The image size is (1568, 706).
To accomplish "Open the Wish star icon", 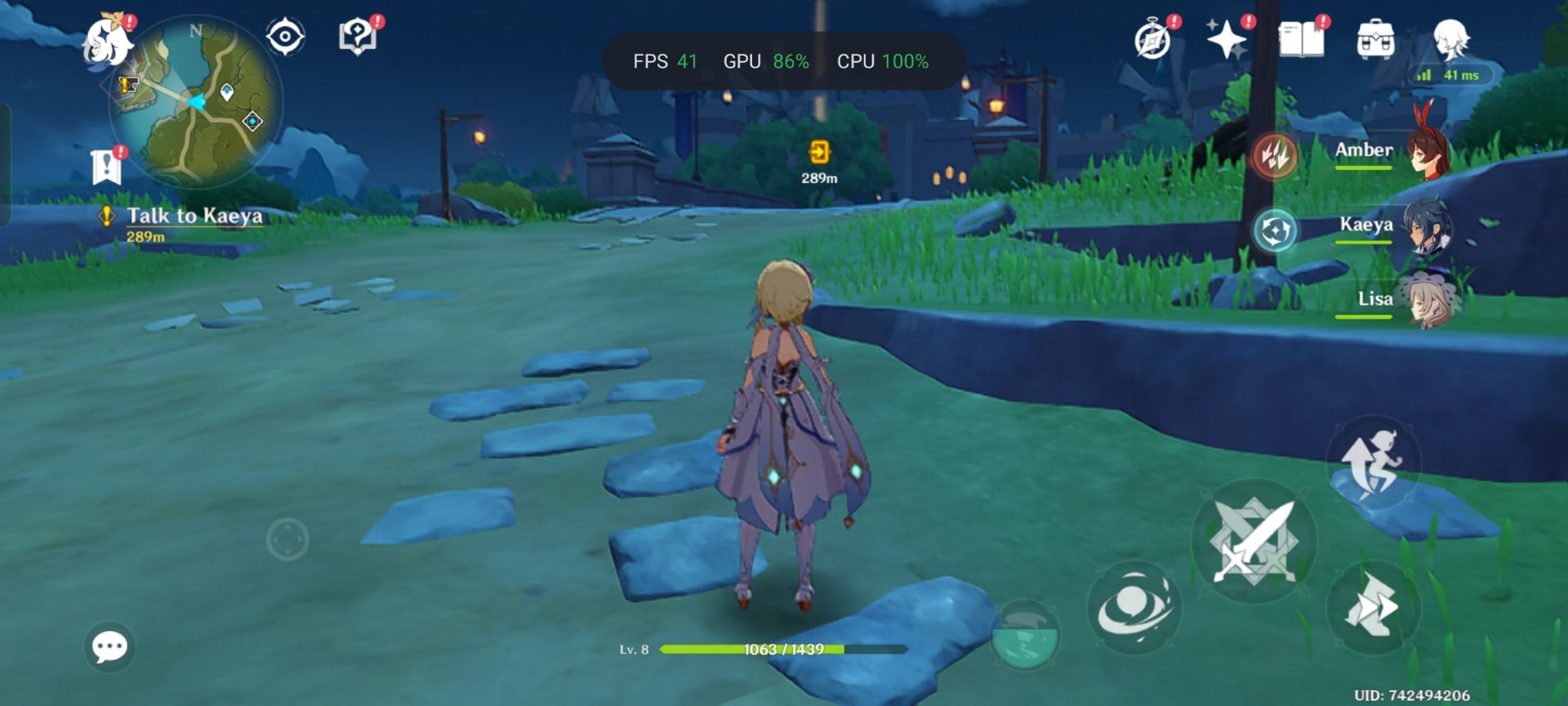I will pyautogui.click(x=1226, y=38).
